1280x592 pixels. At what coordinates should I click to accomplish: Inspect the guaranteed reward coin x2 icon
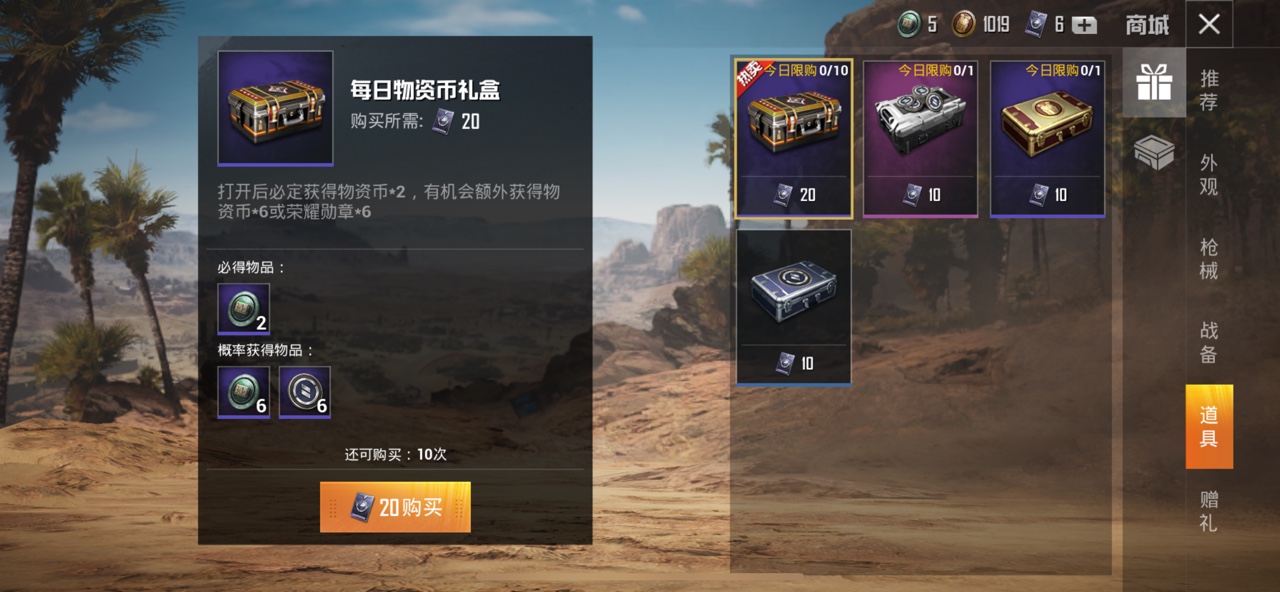[244, 309]
